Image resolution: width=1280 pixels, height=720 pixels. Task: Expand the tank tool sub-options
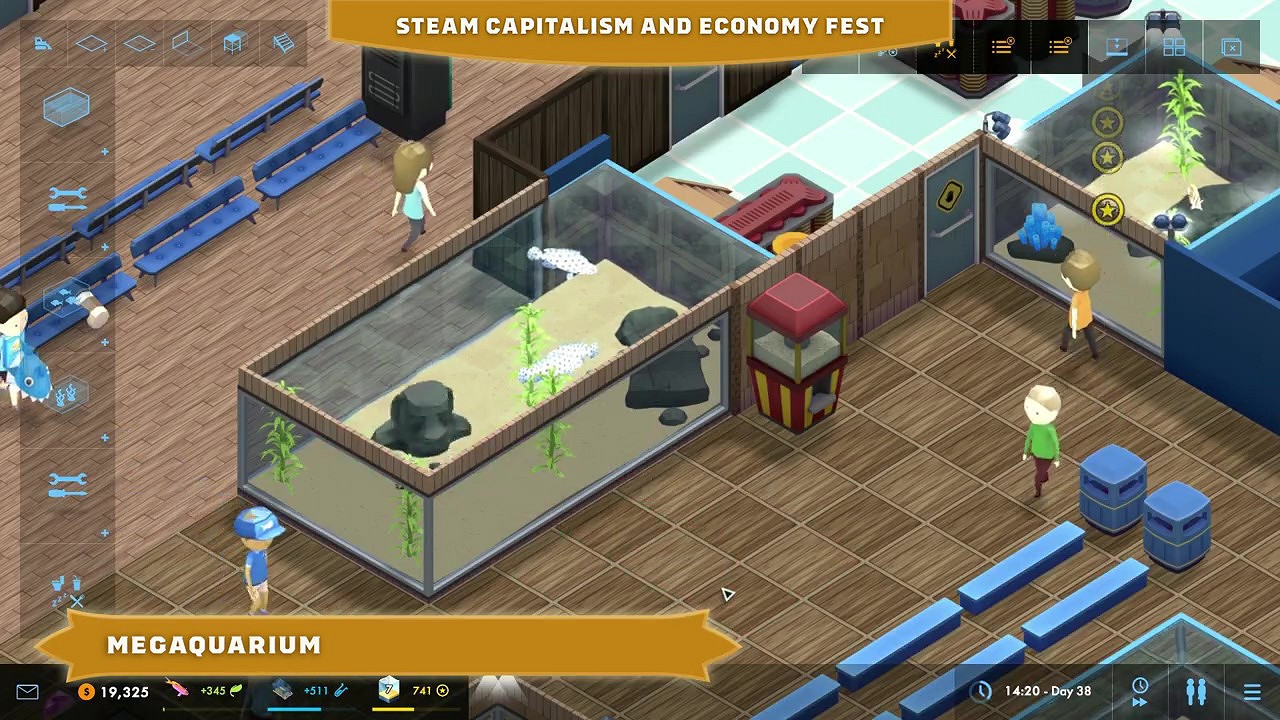104,150
